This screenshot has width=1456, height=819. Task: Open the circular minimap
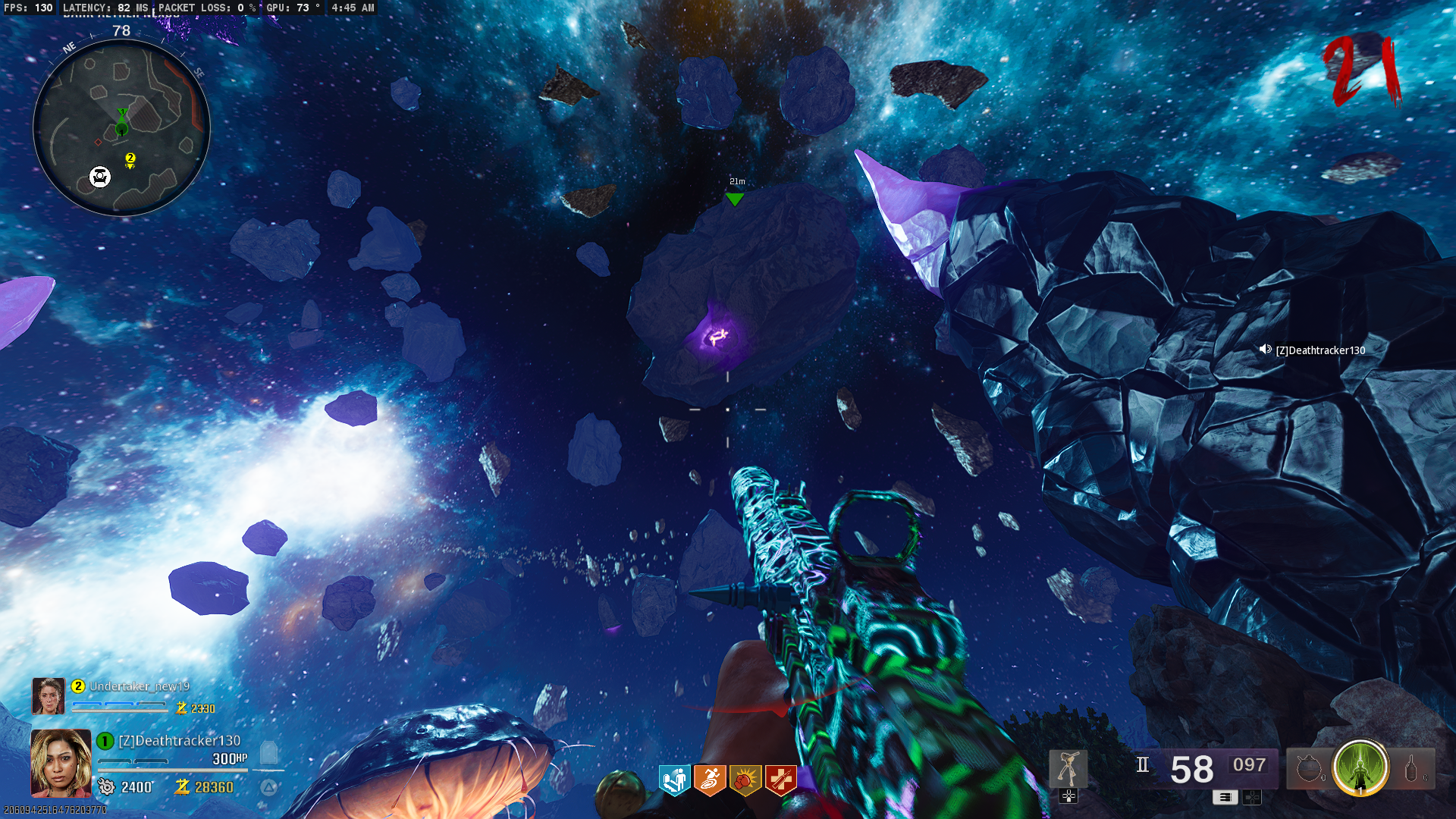[121, 127]
